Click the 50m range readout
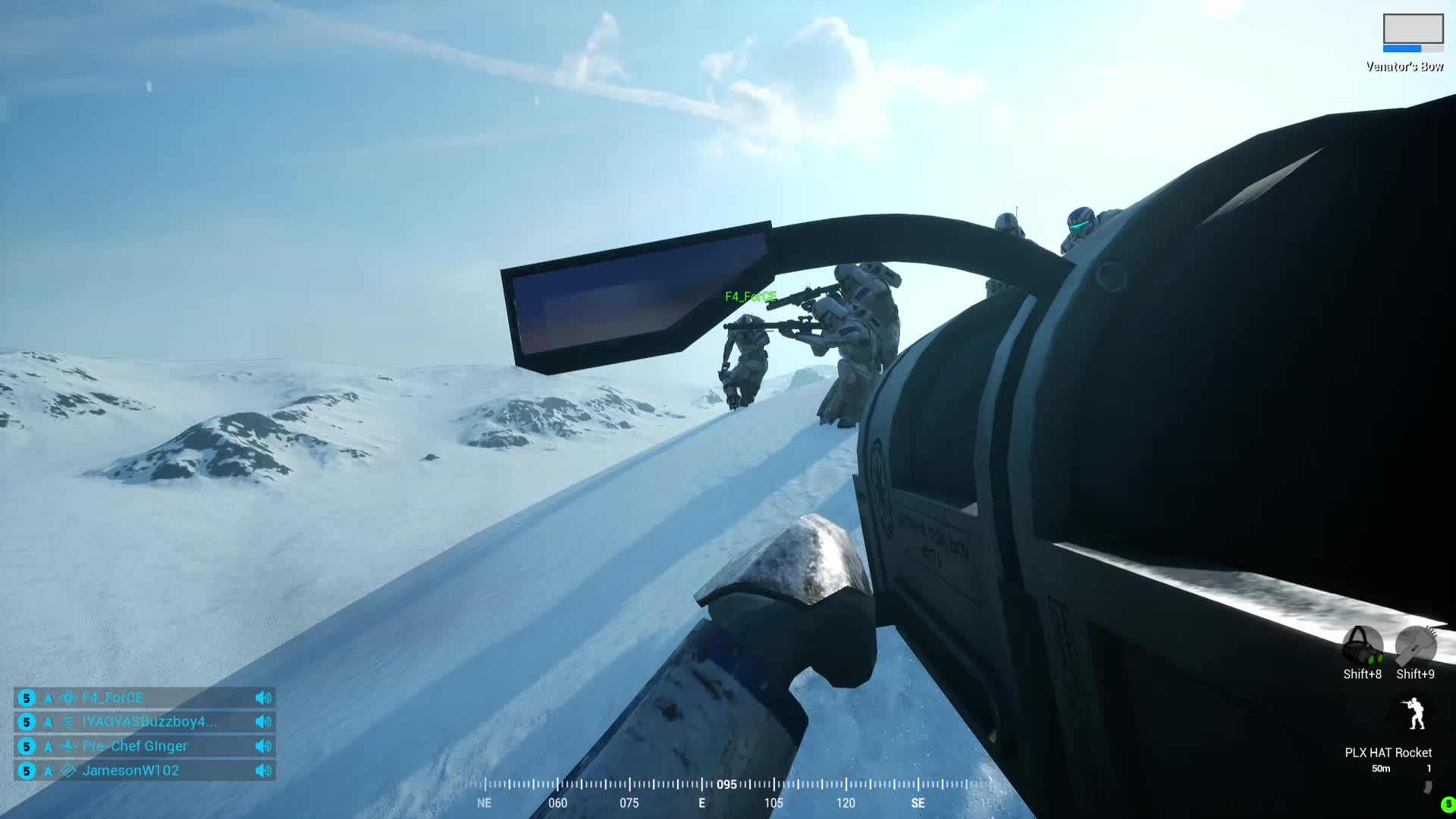The height and width of the screenshot is (819, 1456). (1382, 768)
